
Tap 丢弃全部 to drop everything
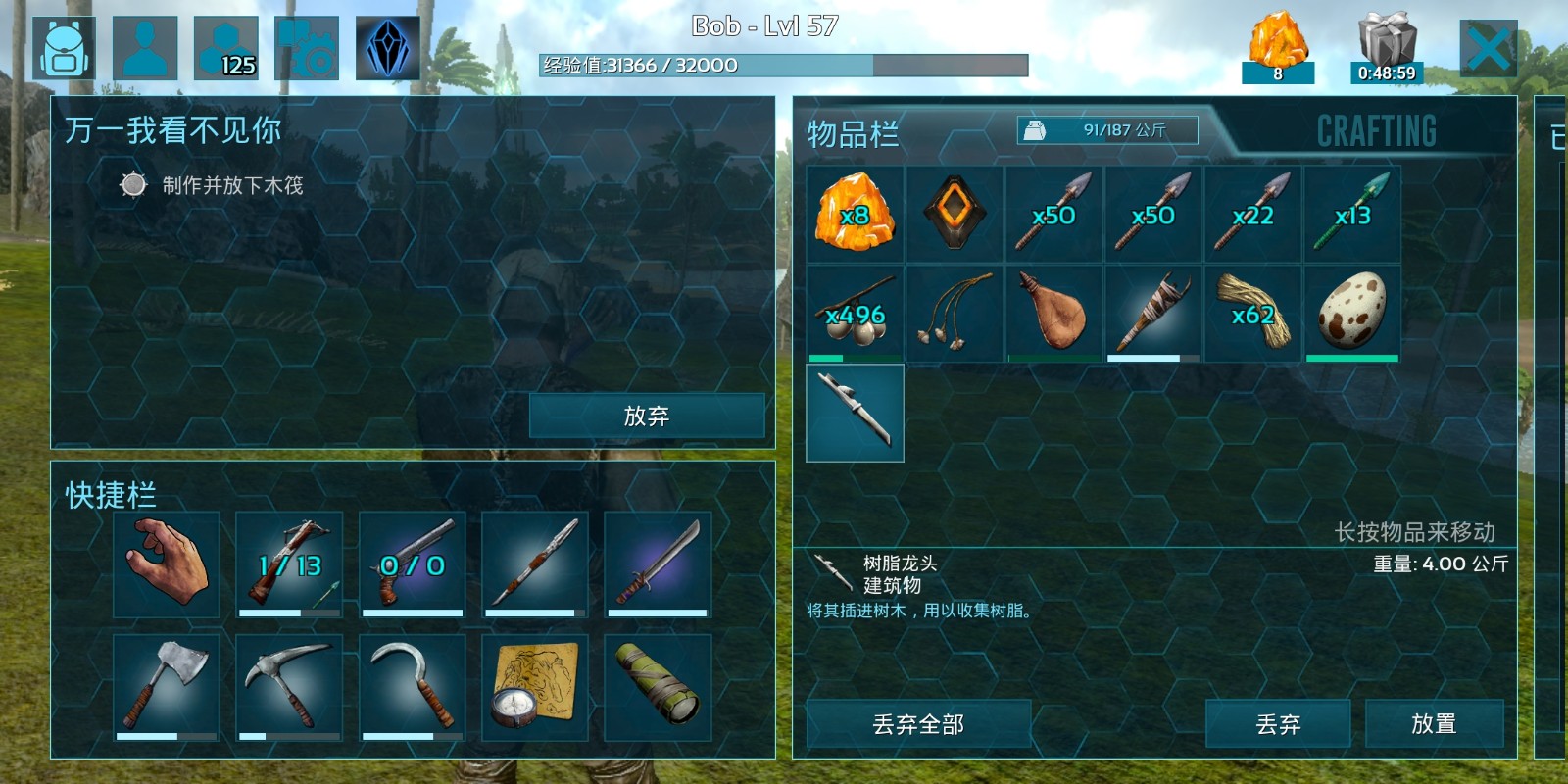point(918,724)
